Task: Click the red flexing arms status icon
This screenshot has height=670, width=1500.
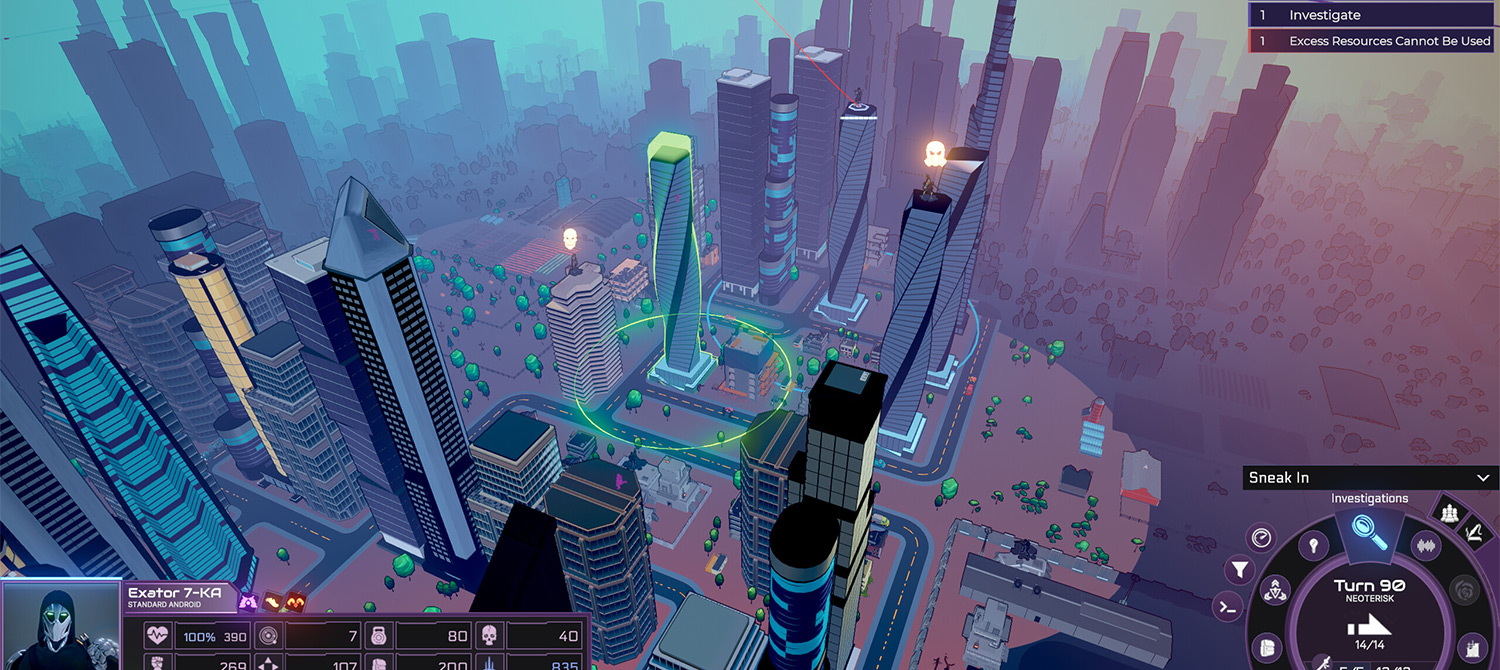Action: [x=295, y=602]
